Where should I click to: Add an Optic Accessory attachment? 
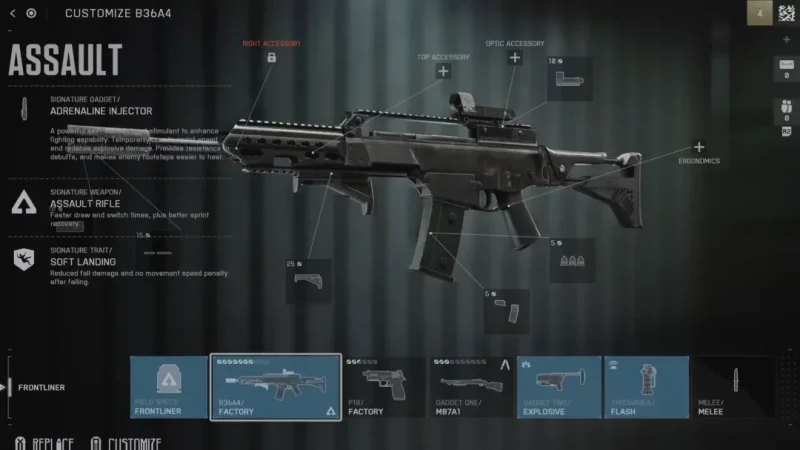tap(515, 58)
